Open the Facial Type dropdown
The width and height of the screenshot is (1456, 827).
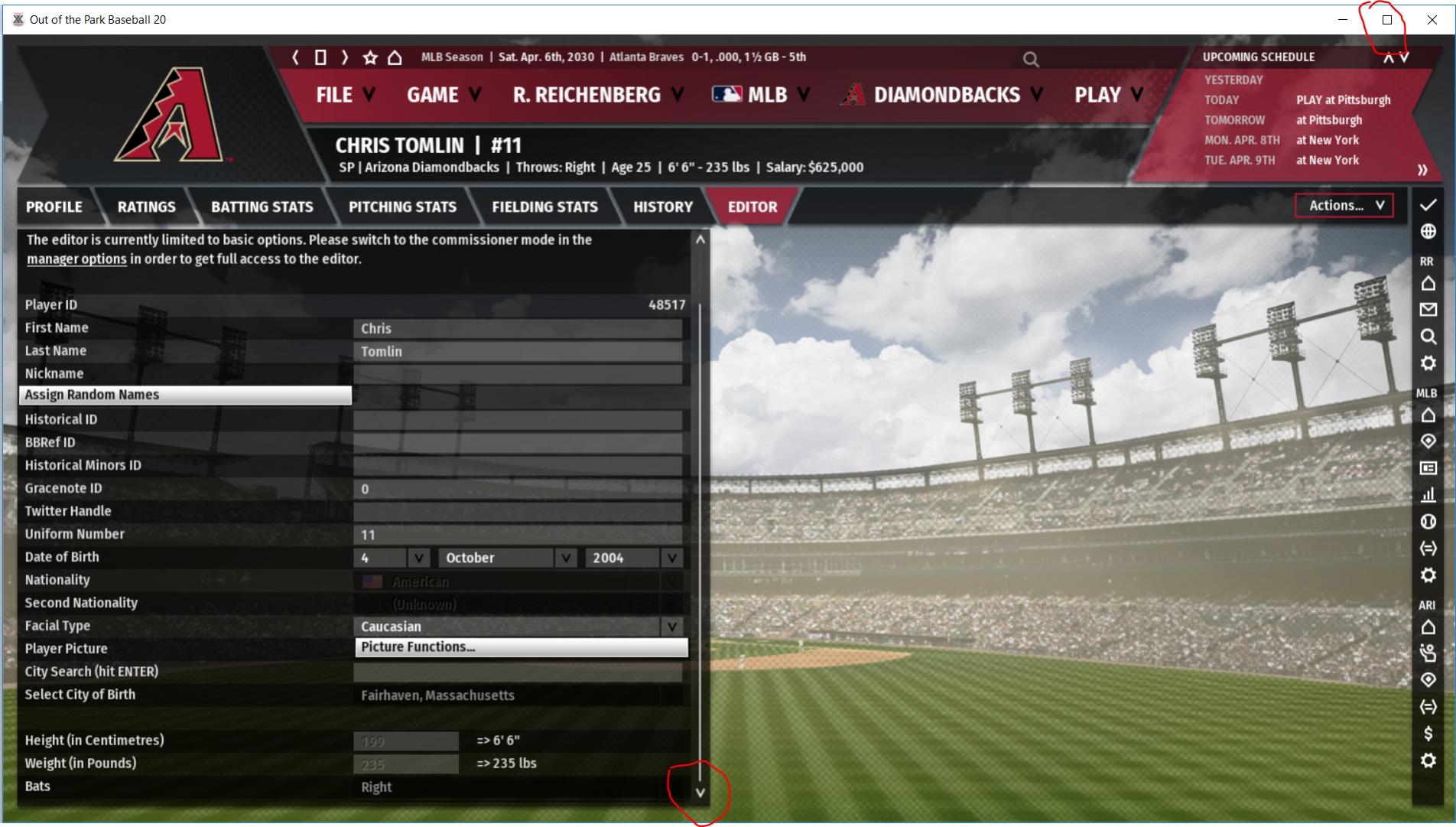point(517,627)
